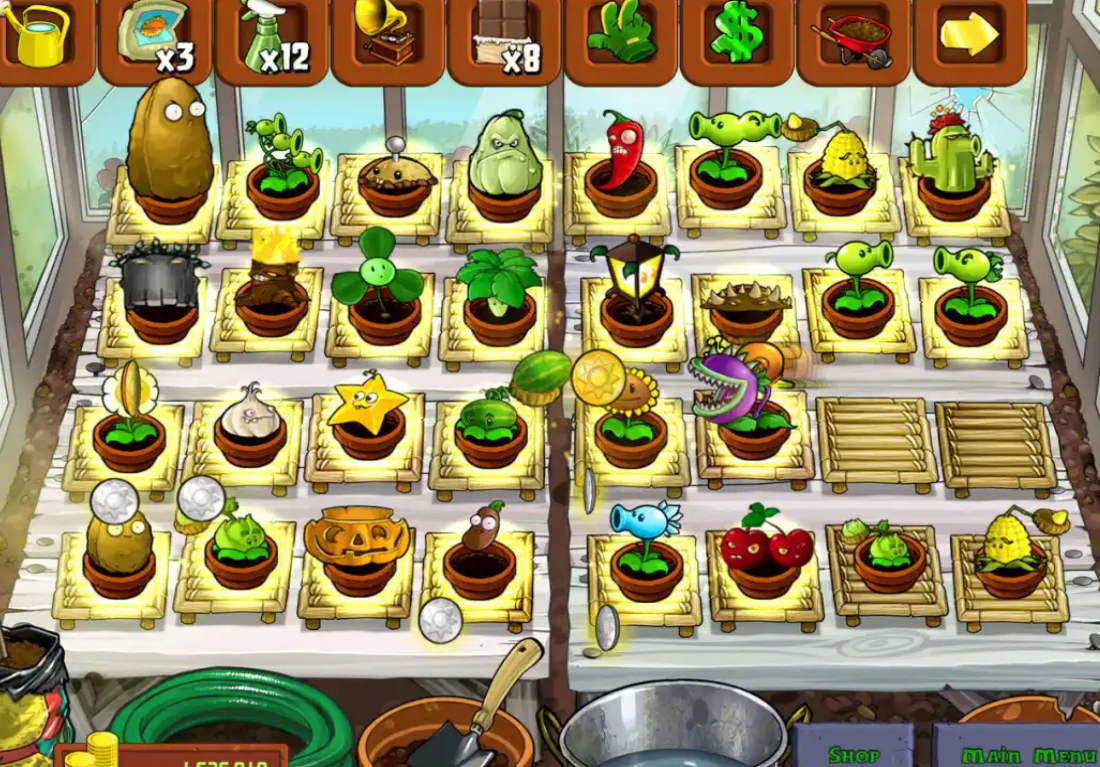The width and height of the screenshot is (1100, 767).
Task: Return to the Main Menu
Action: [x=1015, y=752]
